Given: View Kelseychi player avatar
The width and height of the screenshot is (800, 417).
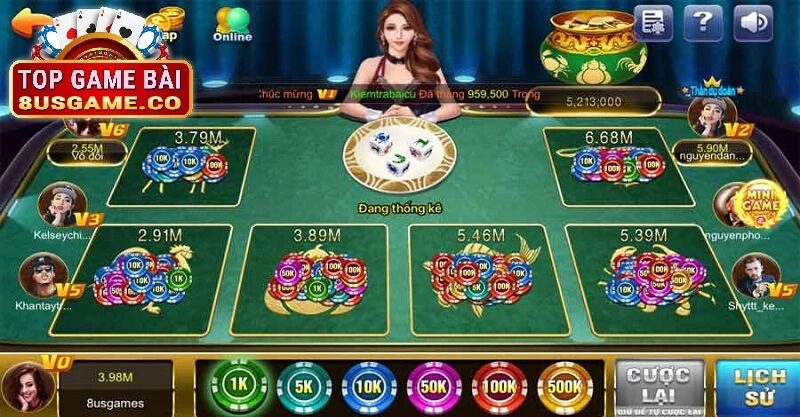Looking at the screenshot, I should click(57, 203).
